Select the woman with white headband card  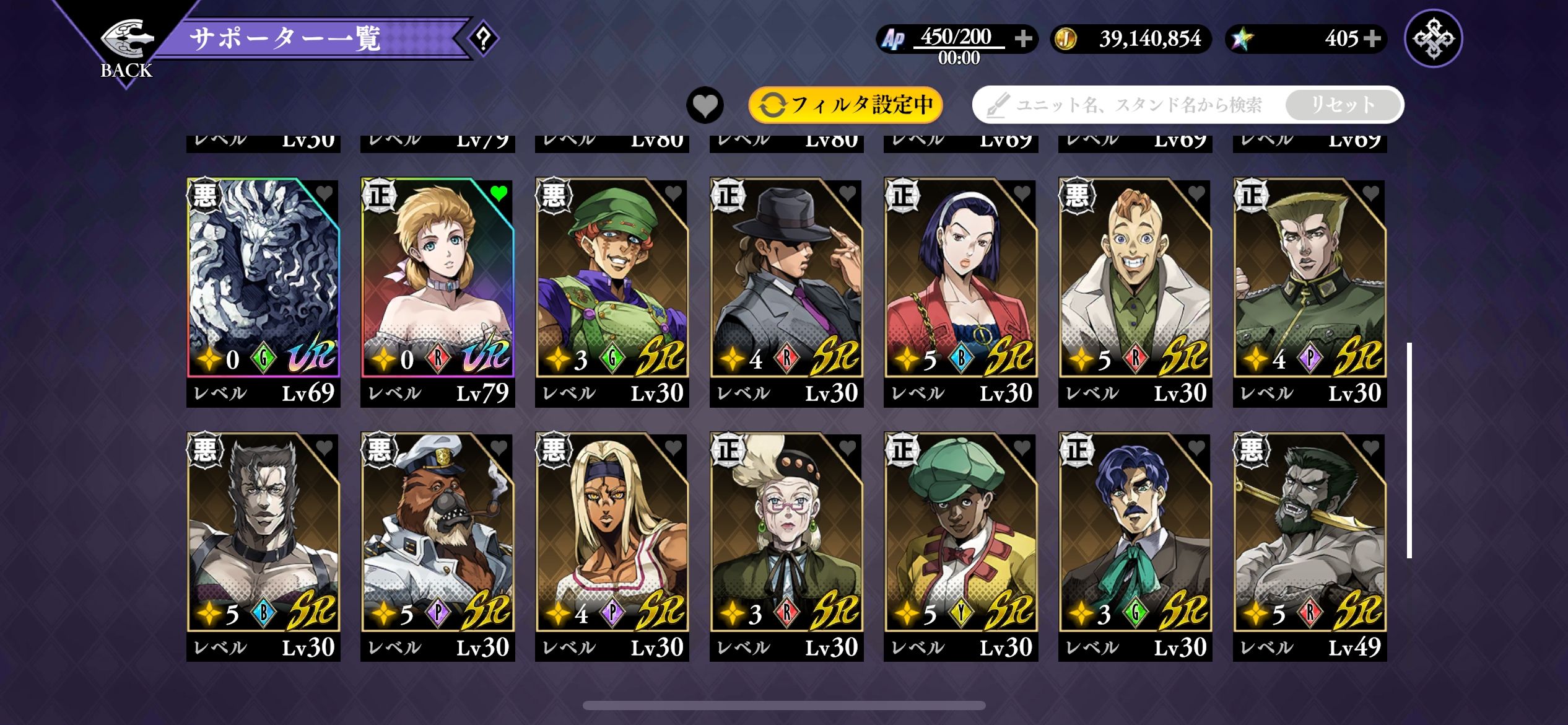click(x=960, y=279)
